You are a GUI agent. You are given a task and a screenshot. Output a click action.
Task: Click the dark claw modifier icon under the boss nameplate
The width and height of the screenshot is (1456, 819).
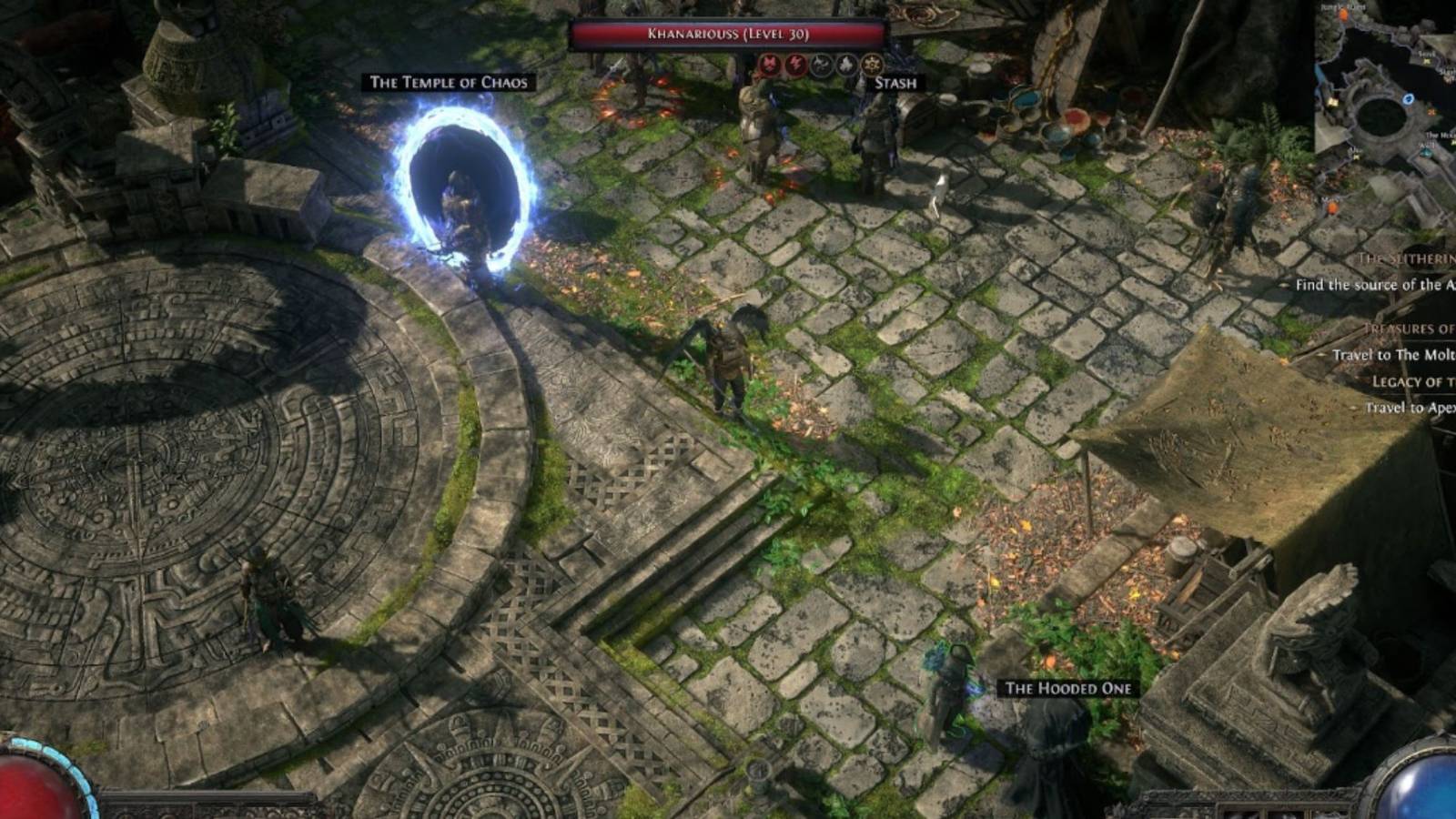[822, 64]
